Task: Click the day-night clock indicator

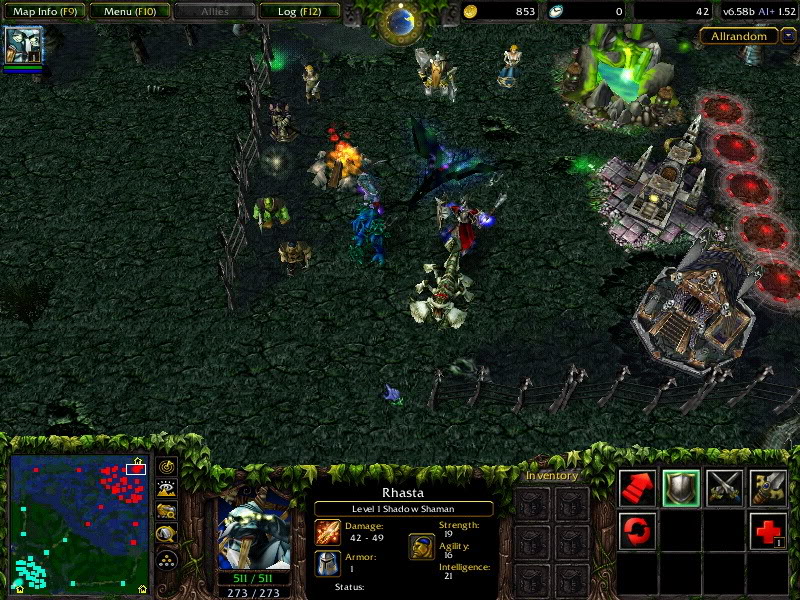Action: 402,18
